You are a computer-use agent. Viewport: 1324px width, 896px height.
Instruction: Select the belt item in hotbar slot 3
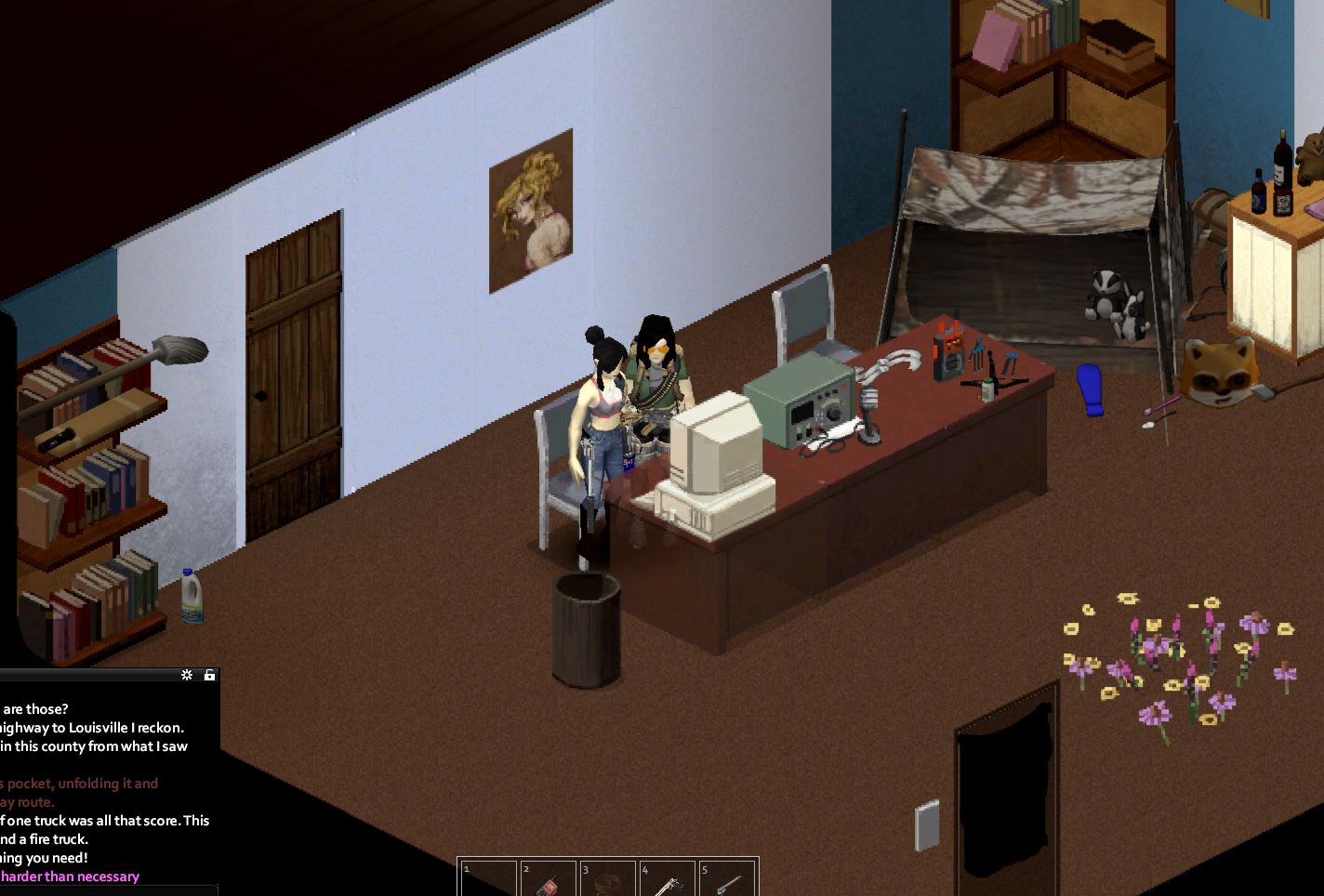point(609,879)
